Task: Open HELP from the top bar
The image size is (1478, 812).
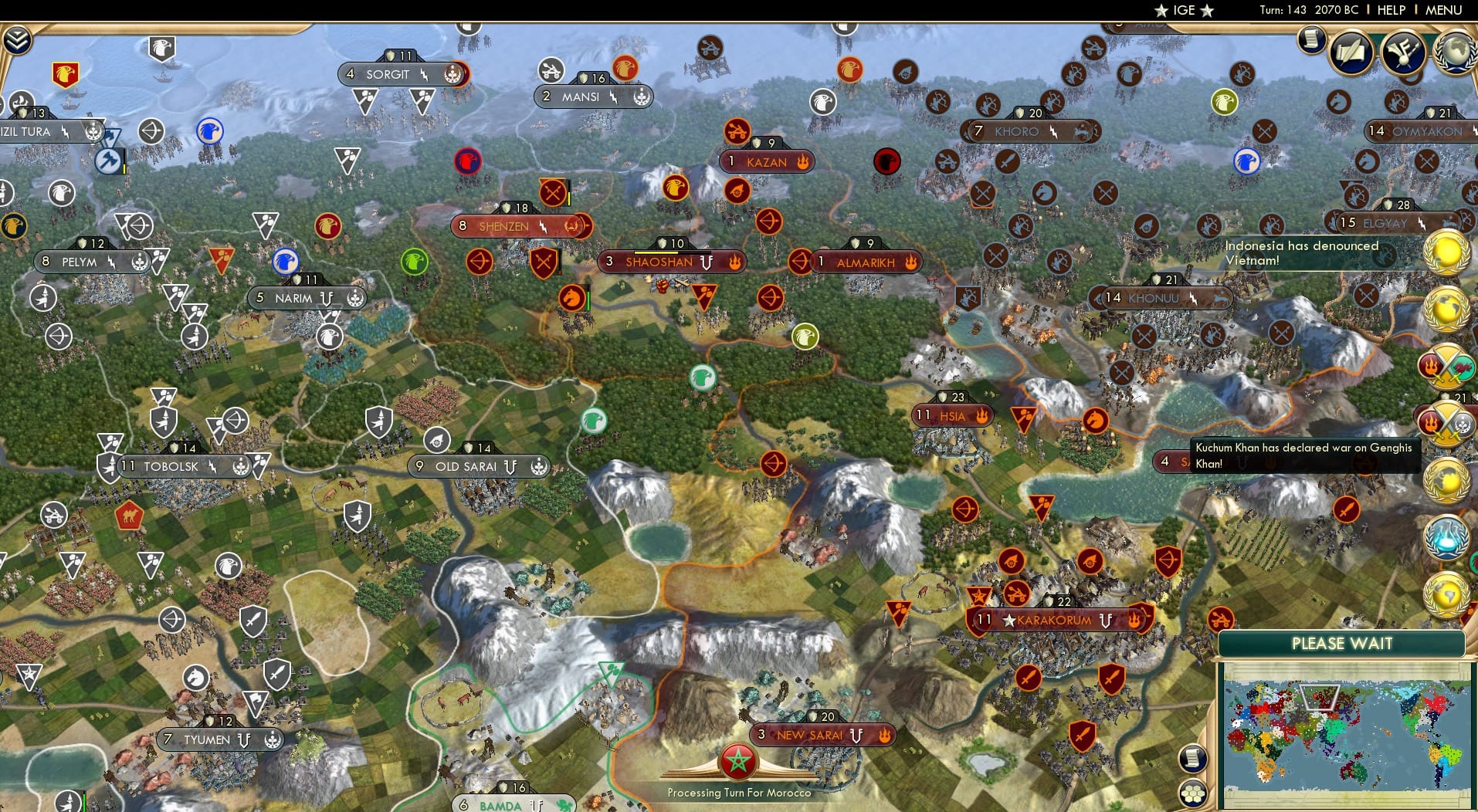Action: [1390, 11]
